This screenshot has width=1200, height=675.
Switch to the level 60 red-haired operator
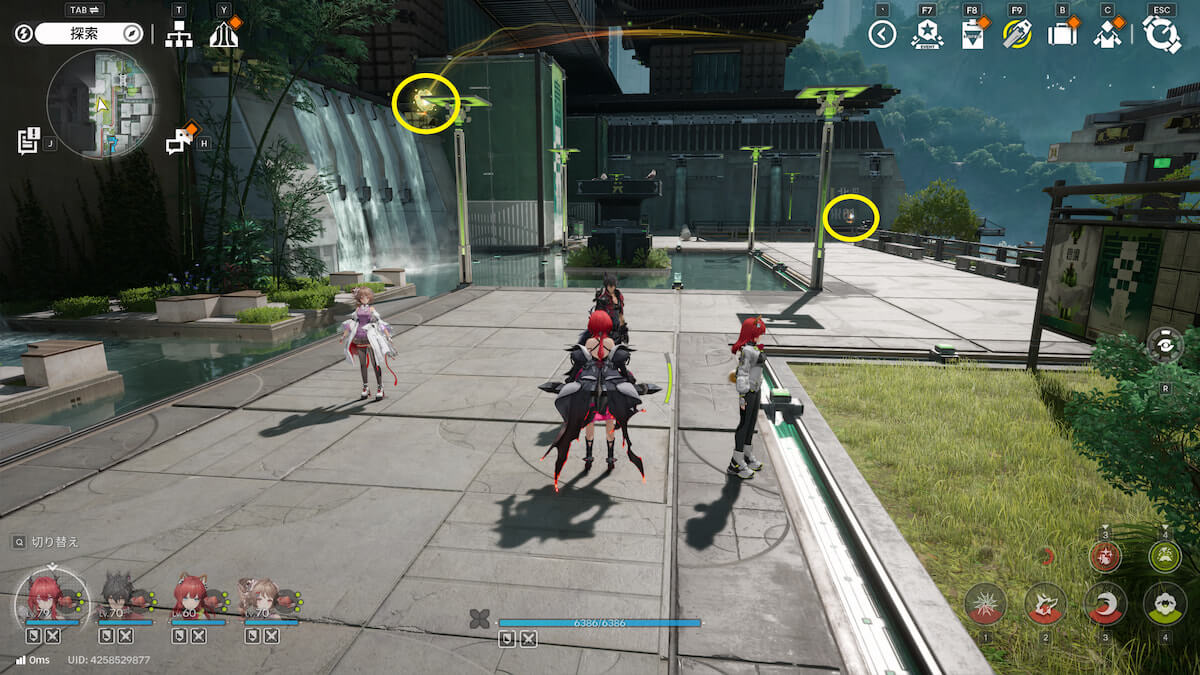pyautogui.click(x=192, y=596)
